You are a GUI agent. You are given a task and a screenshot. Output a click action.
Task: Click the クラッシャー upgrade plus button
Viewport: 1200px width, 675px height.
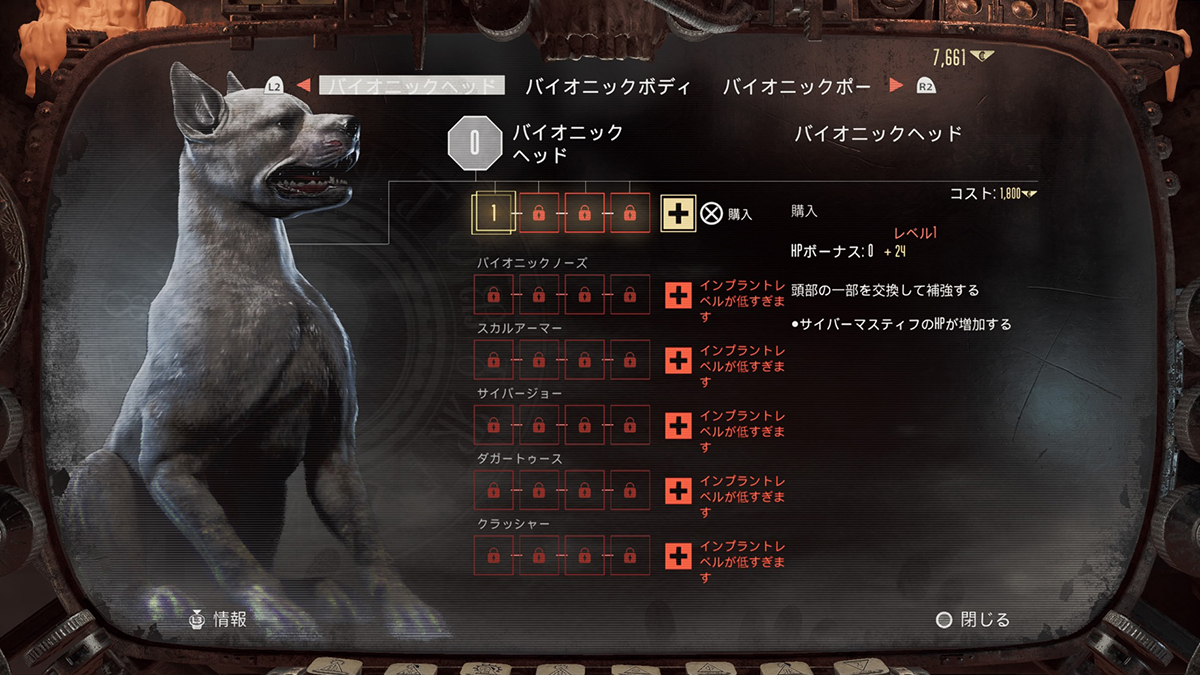tap(679, 555)
